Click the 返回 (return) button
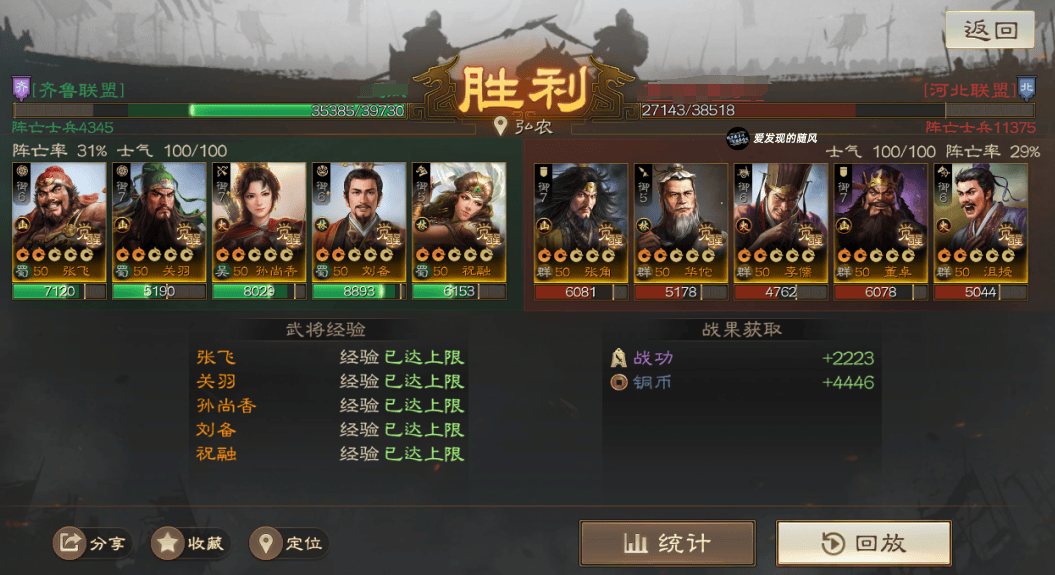This screenshot has width=1055, height=575. click(x=990, y=30)
